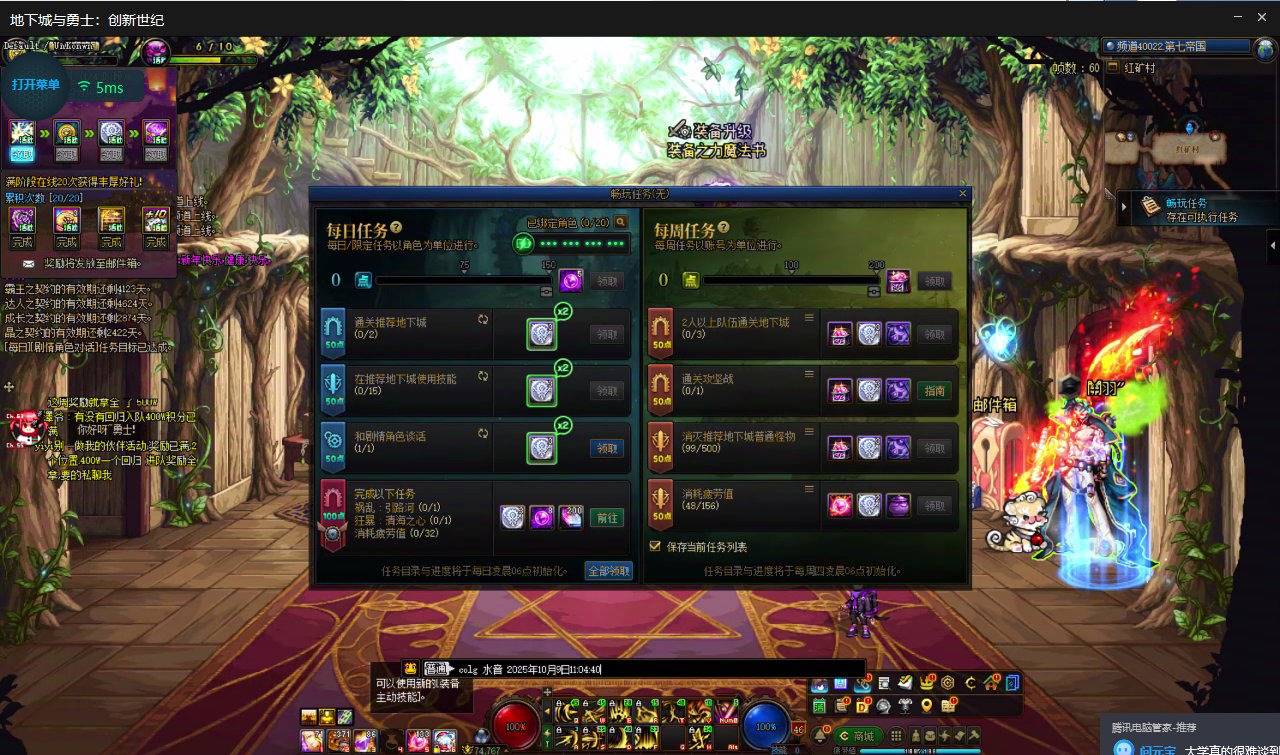Refresh the 通关推荐地下城 daily task
Image resolution: width=1280 pixels, height=755 pixels.
(484, 320)
